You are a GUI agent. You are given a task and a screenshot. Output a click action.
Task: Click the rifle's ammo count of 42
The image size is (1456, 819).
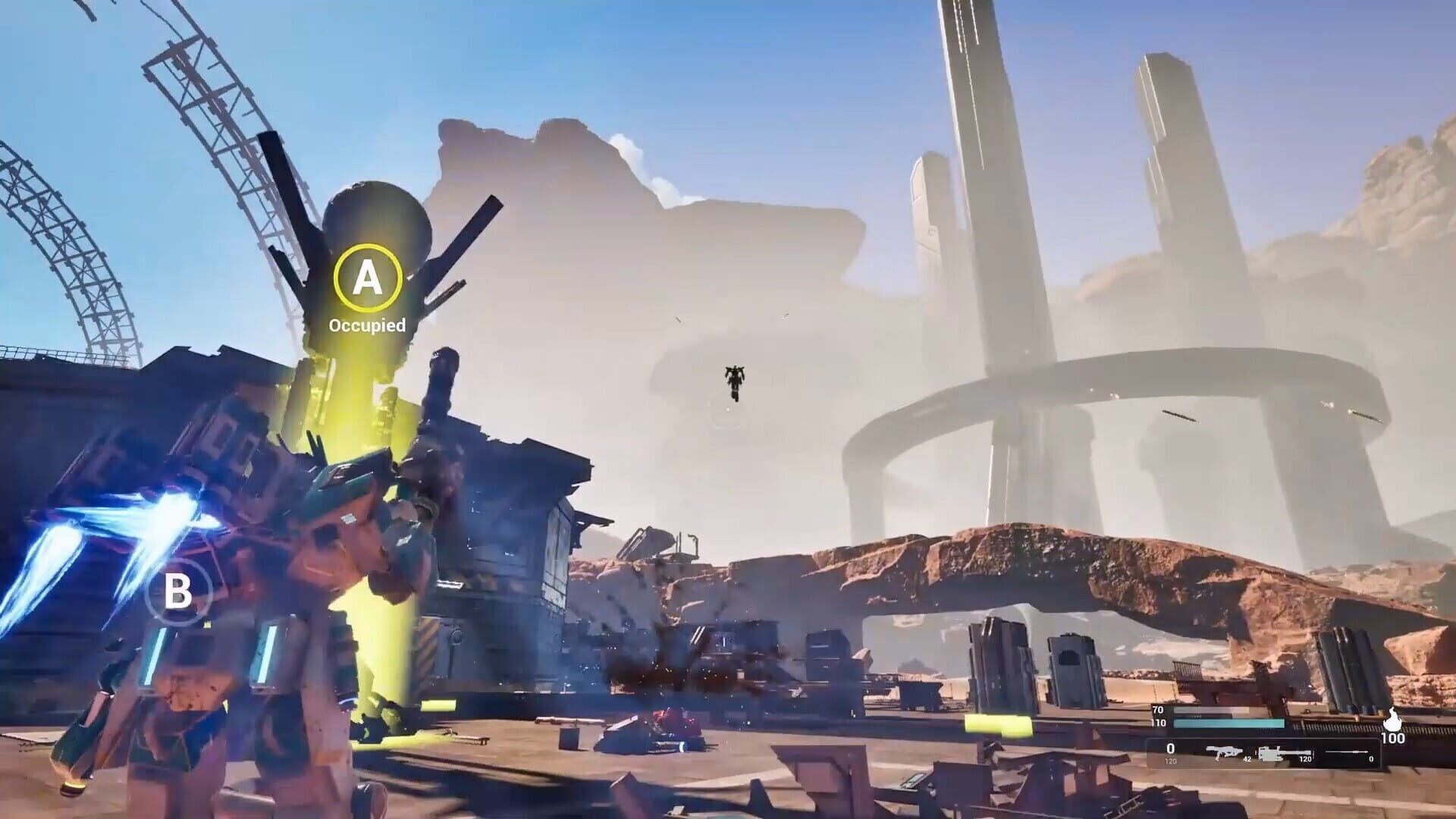click(x=1247, y=759)
